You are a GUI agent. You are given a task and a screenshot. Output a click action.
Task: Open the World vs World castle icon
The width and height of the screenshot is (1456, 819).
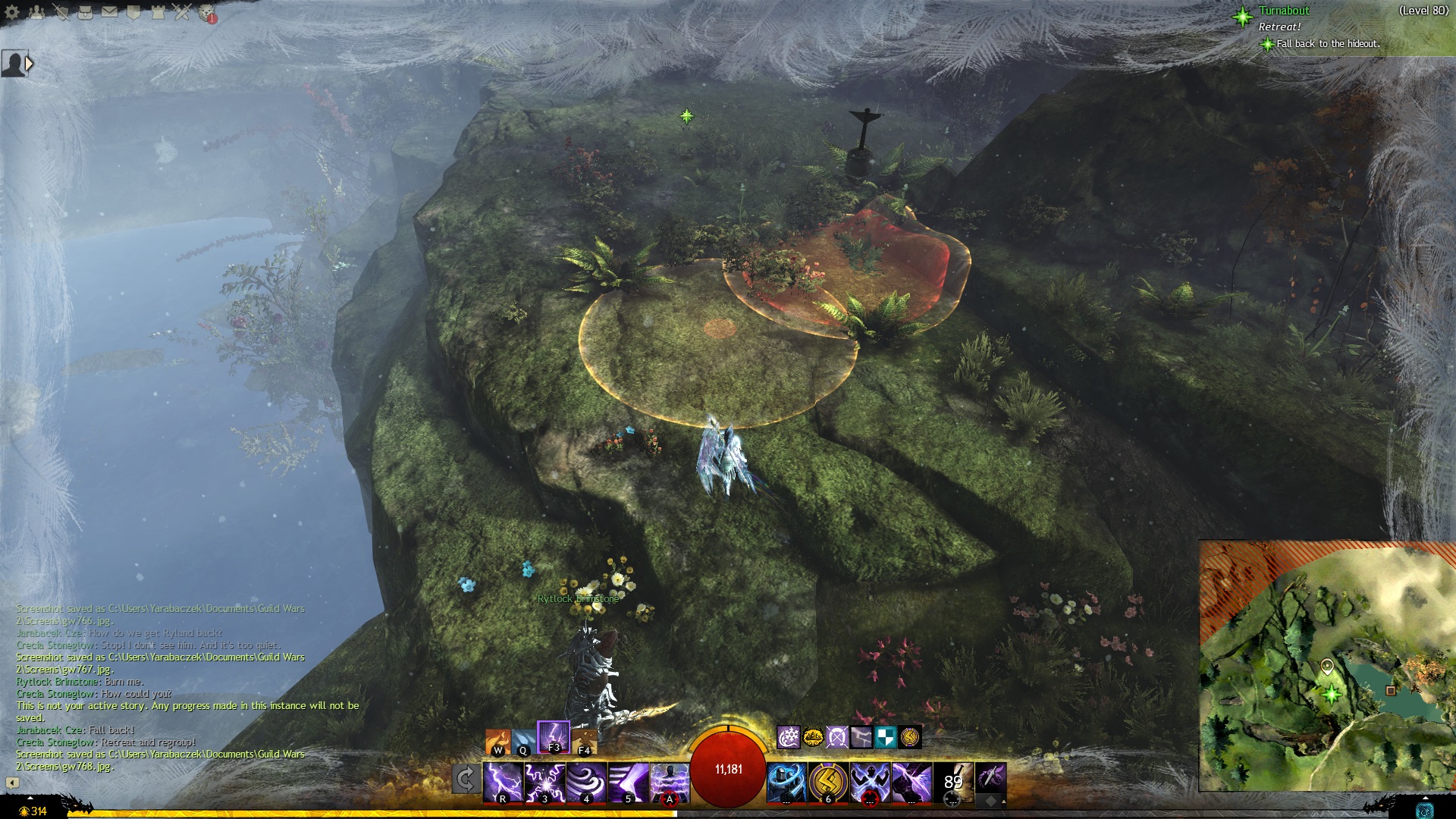coord(158,12)
